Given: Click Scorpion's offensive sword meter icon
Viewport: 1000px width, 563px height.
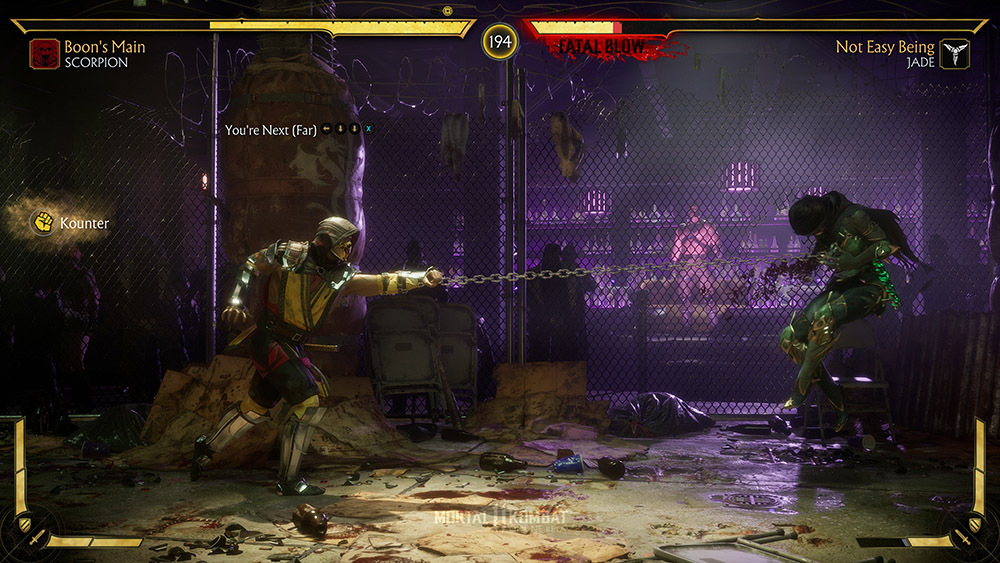Looking at the screenshot, I should click(x=35, y=540).
